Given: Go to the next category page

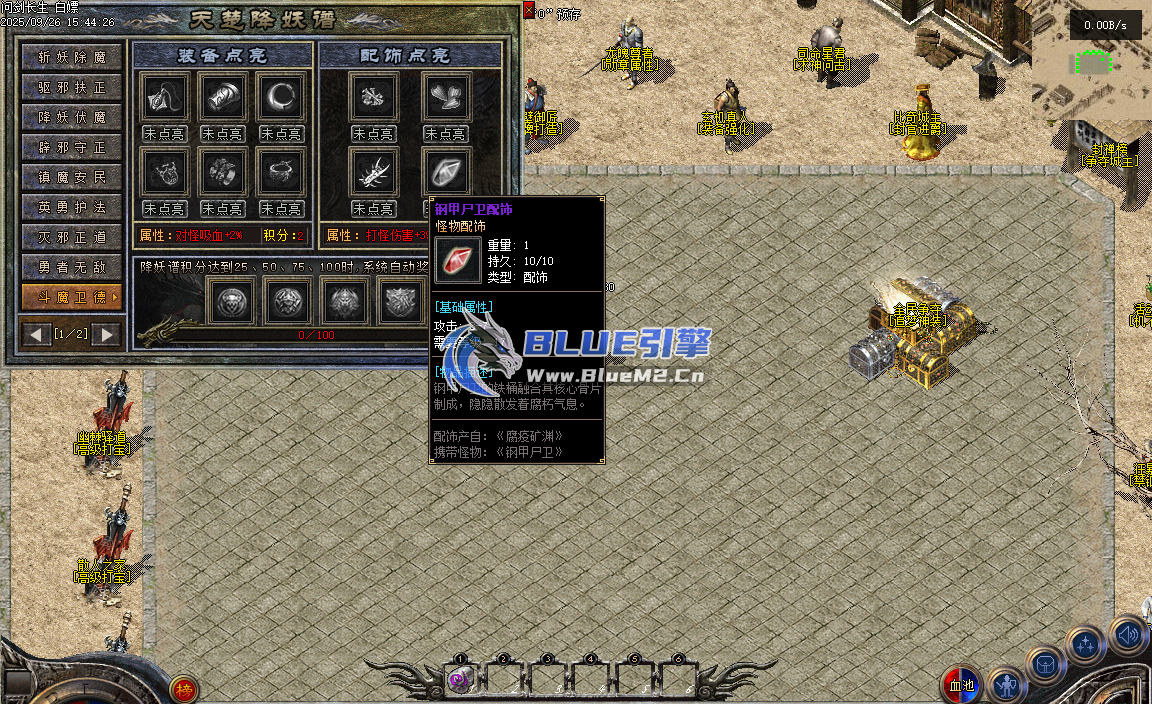Looking at the screenshot, I should (106, 333).
